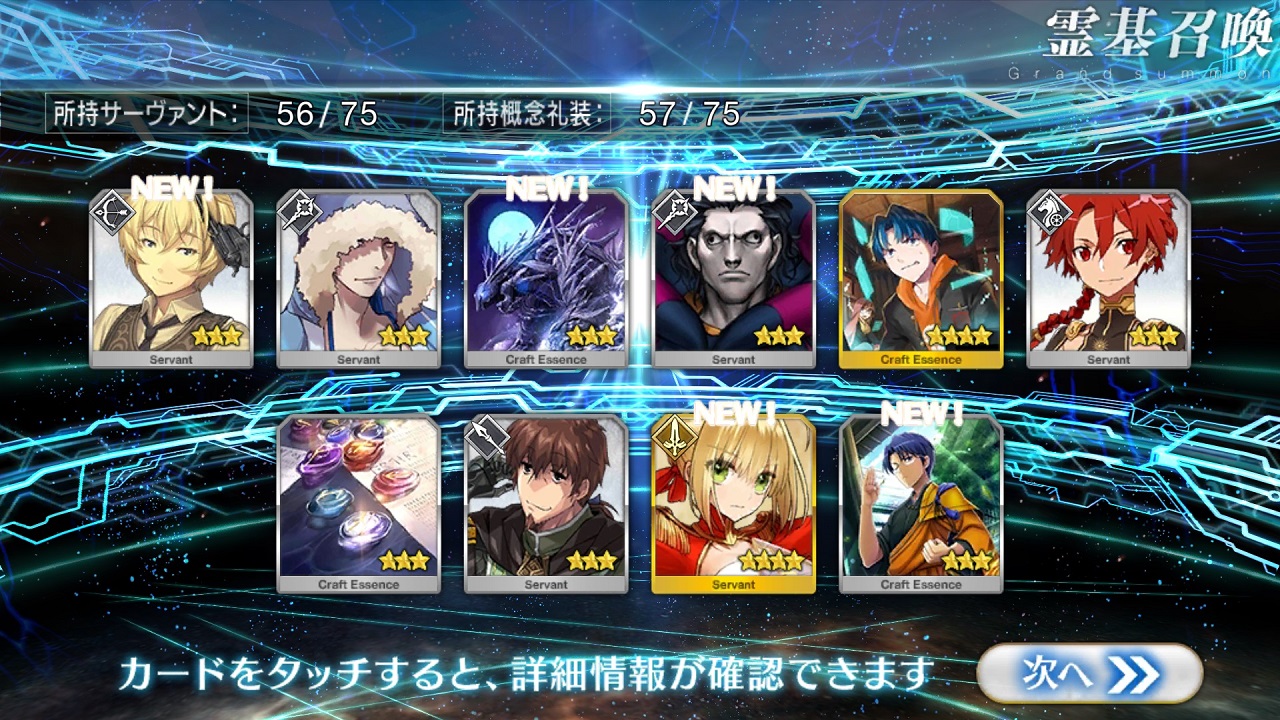Viewport: 1280px width, 720px height.
Task: Inspect the grey-faced Caster servant card
Action: (x=733, y=279)
